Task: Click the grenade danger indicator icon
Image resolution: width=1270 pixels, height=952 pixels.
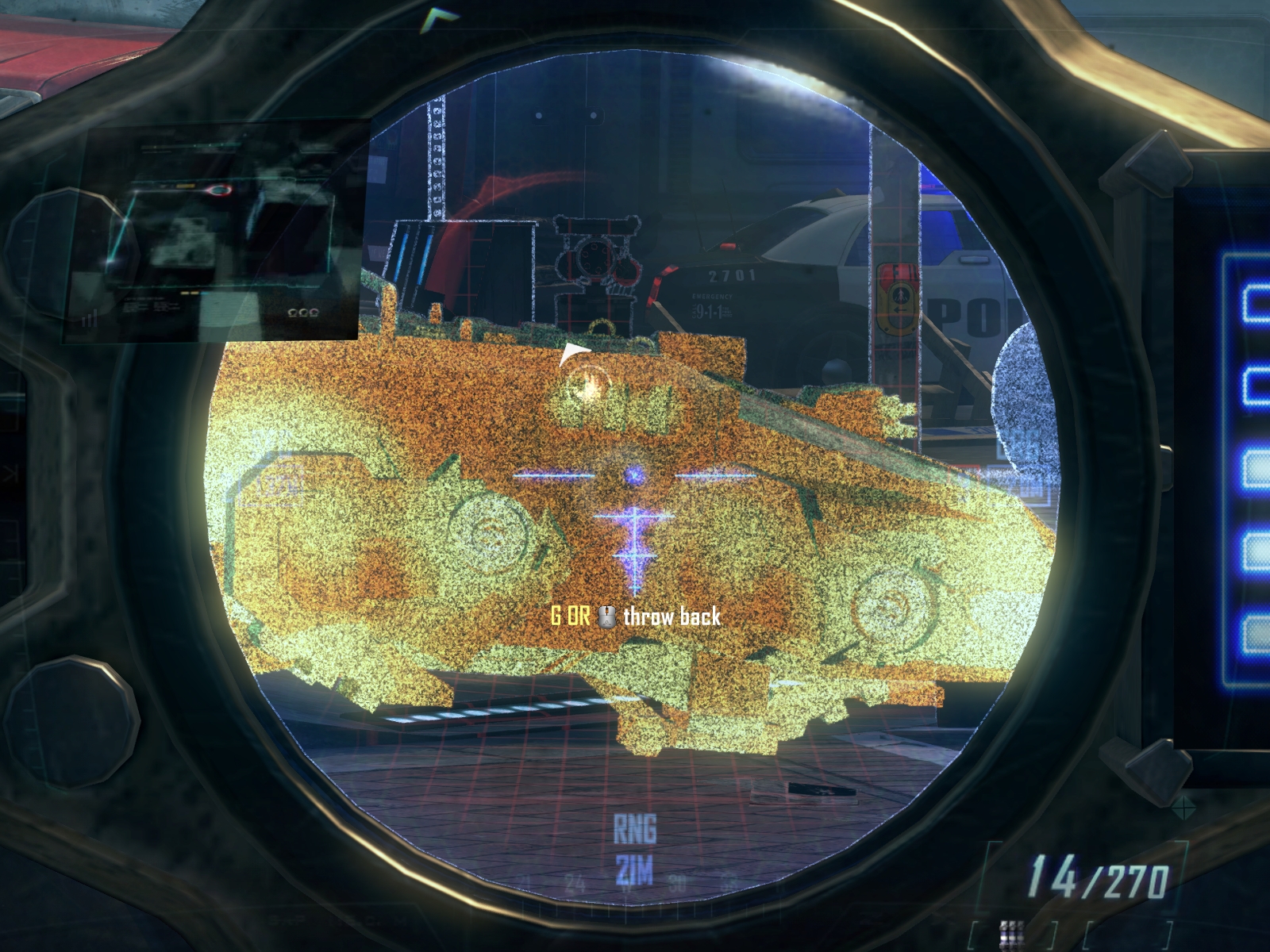Action: 588,383
